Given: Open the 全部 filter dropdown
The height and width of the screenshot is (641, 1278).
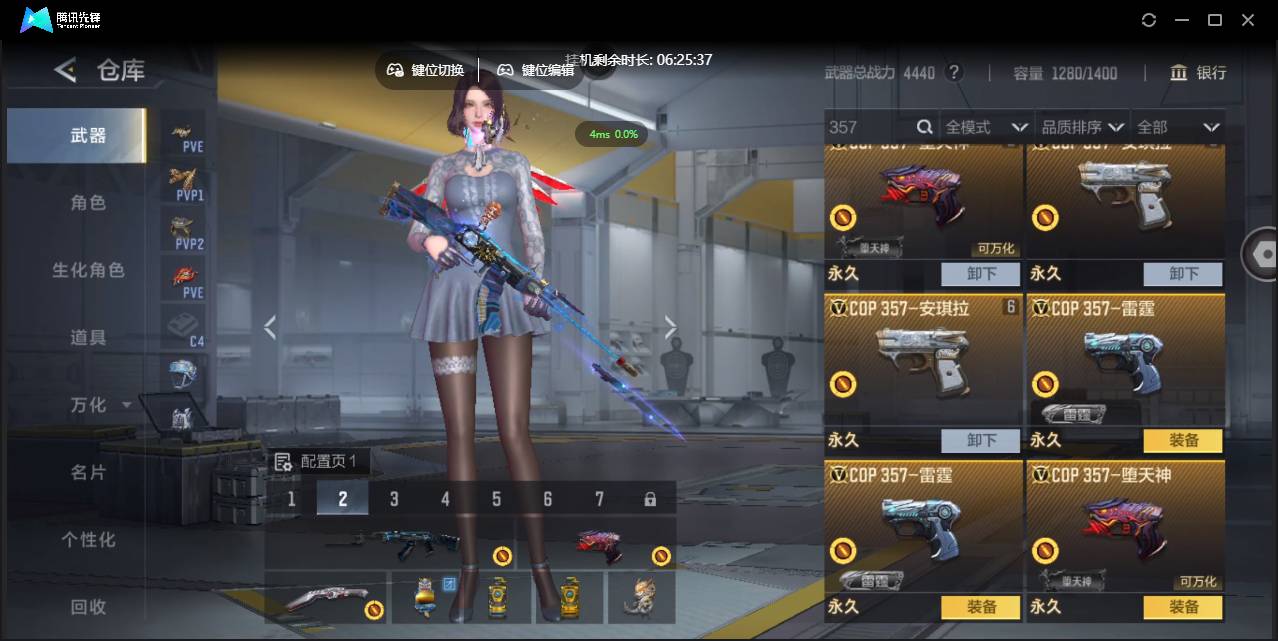Looking at the screenshot, I should tap(1178, 127).
